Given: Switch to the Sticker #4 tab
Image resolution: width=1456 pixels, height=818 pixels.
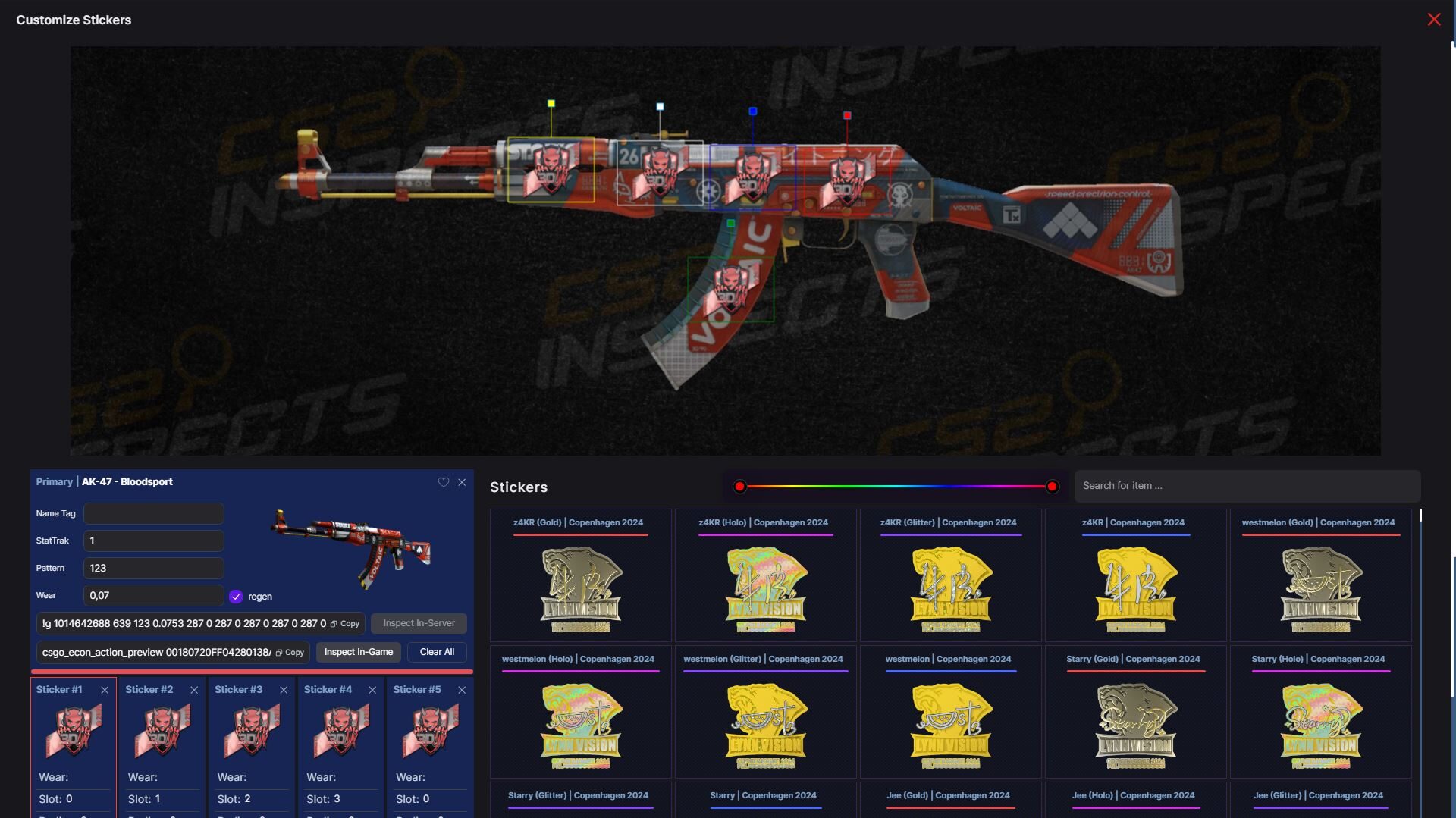Looking at the screenshot, I should point(328,690).
